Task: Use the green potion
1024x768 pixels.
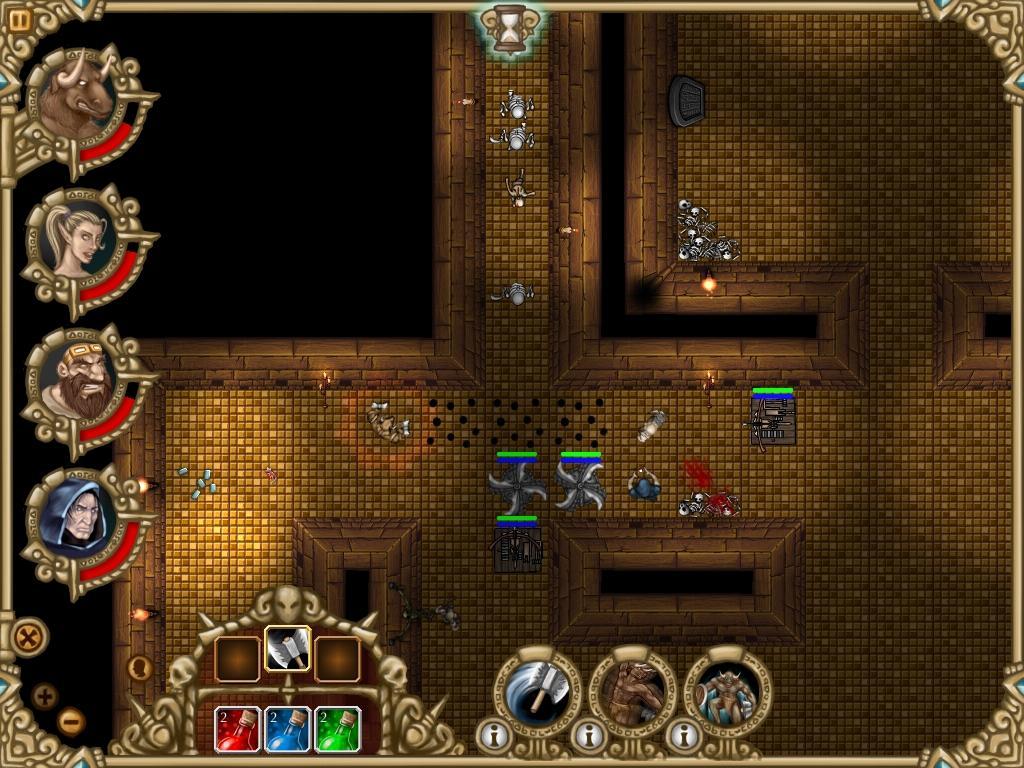Action: [x=338, y=729]
